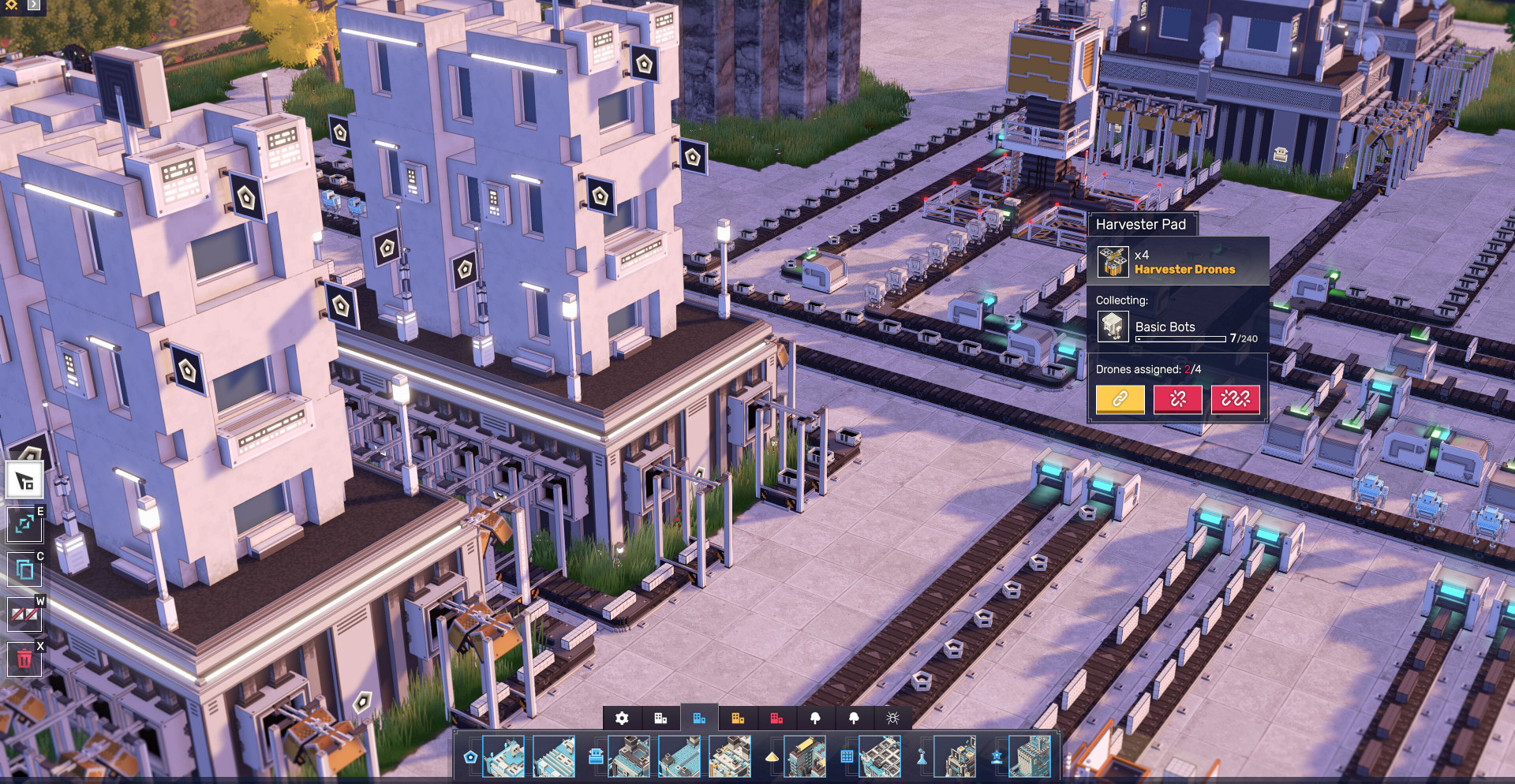Select the grid-pattern building thumbnail
Image resolution: width=1515 pixels, height=784 pixels.
click(879, 756)
